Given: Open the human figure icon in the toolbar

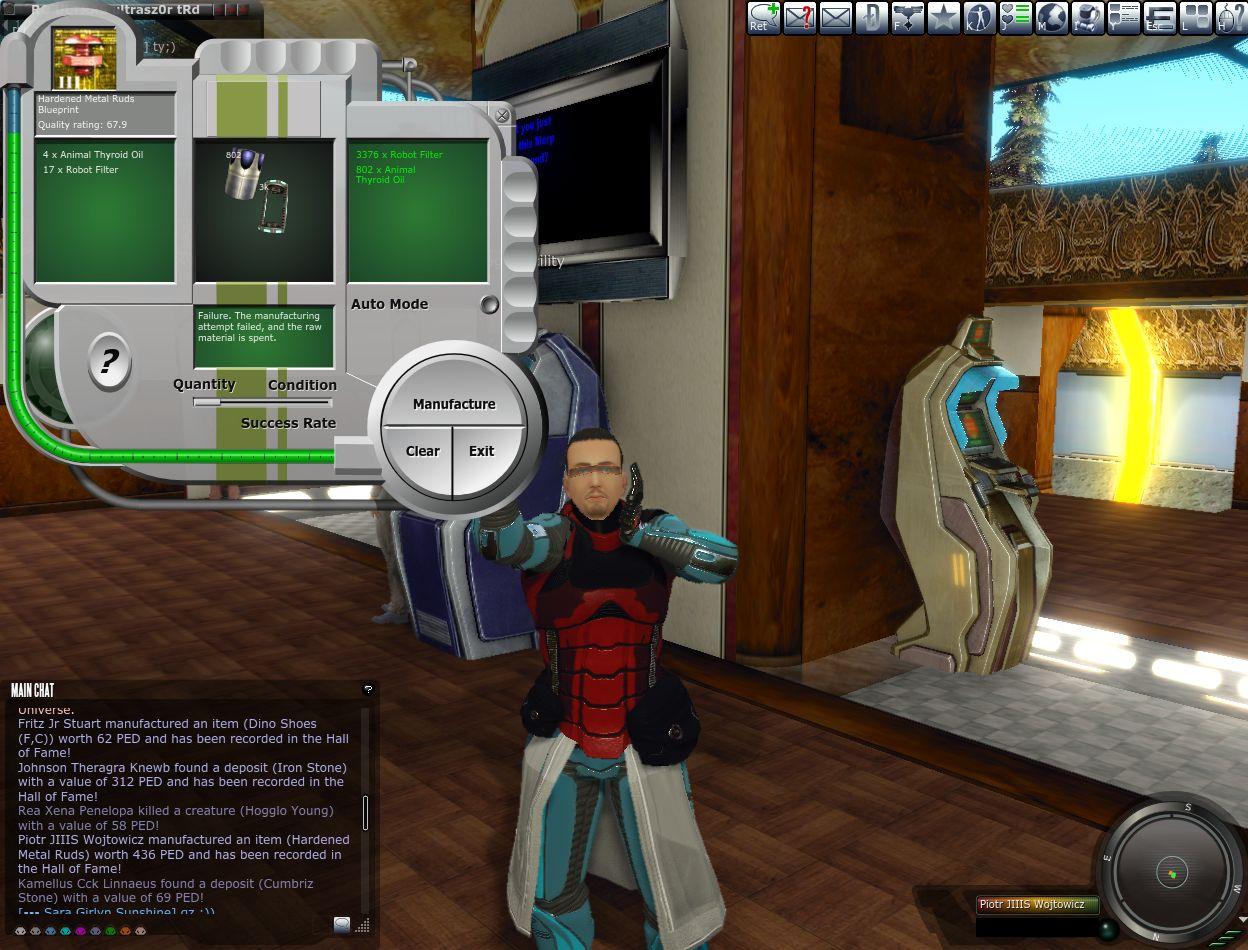Looking at the screenshot, I should [979, 17].
